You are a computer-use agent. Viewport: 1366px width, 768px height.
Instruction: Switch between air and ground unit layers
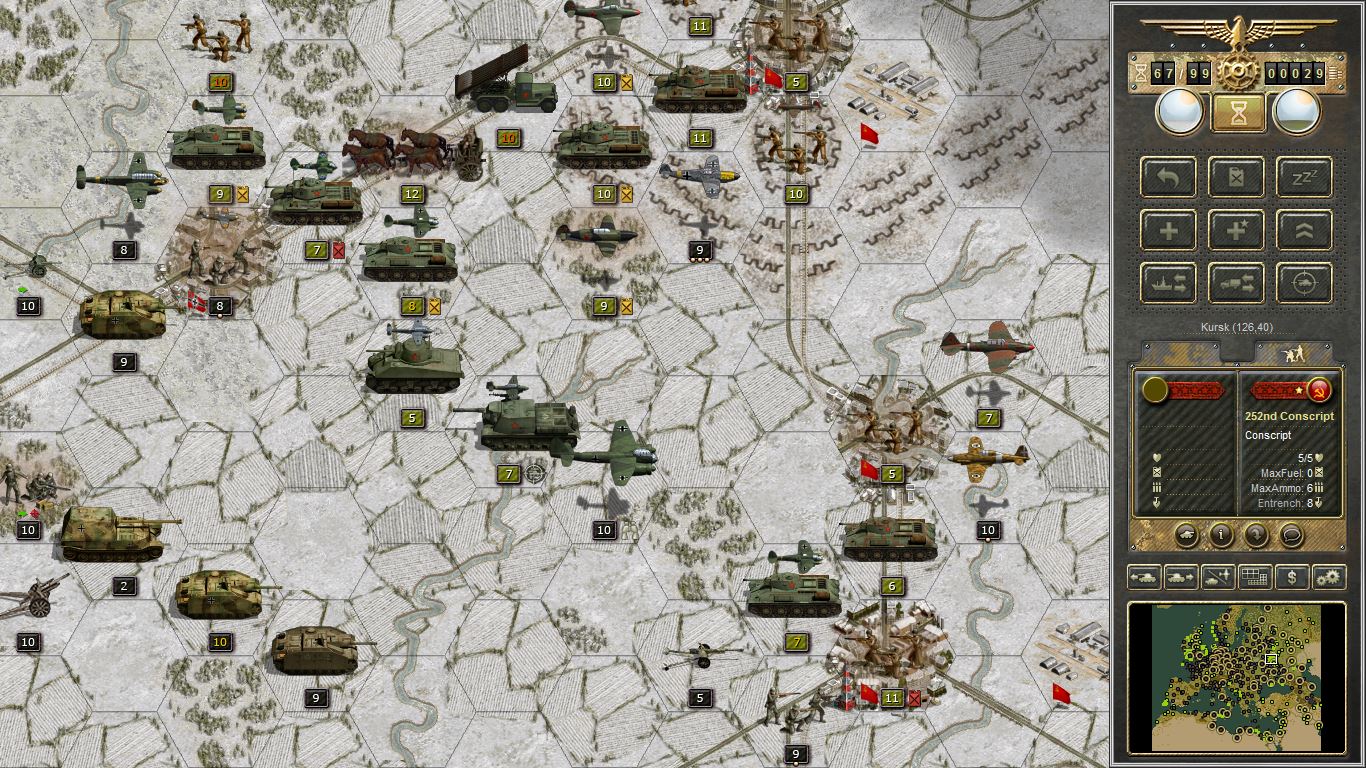1218,577
